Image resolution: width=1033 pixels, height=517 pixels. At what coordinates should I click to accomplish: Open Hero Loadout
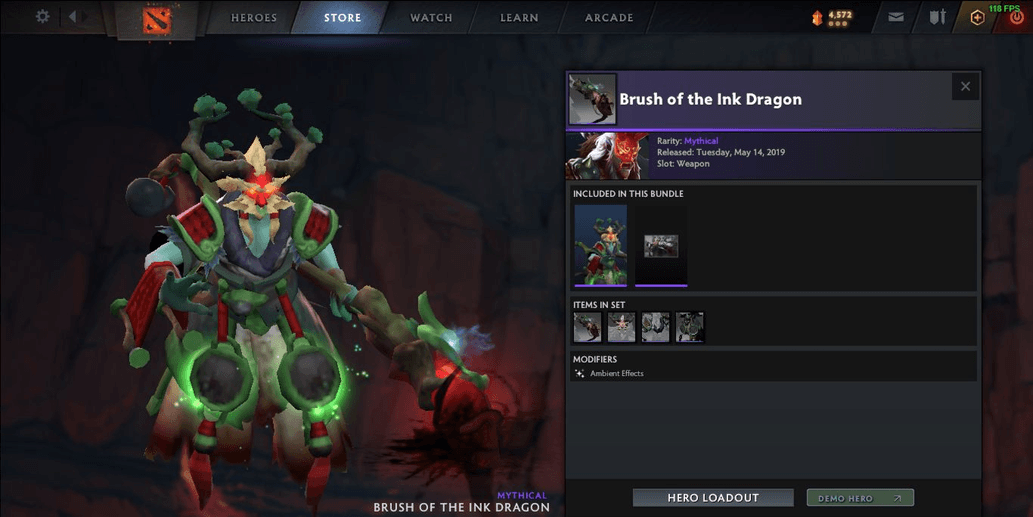pyautogui.click(x=713, y=498)
